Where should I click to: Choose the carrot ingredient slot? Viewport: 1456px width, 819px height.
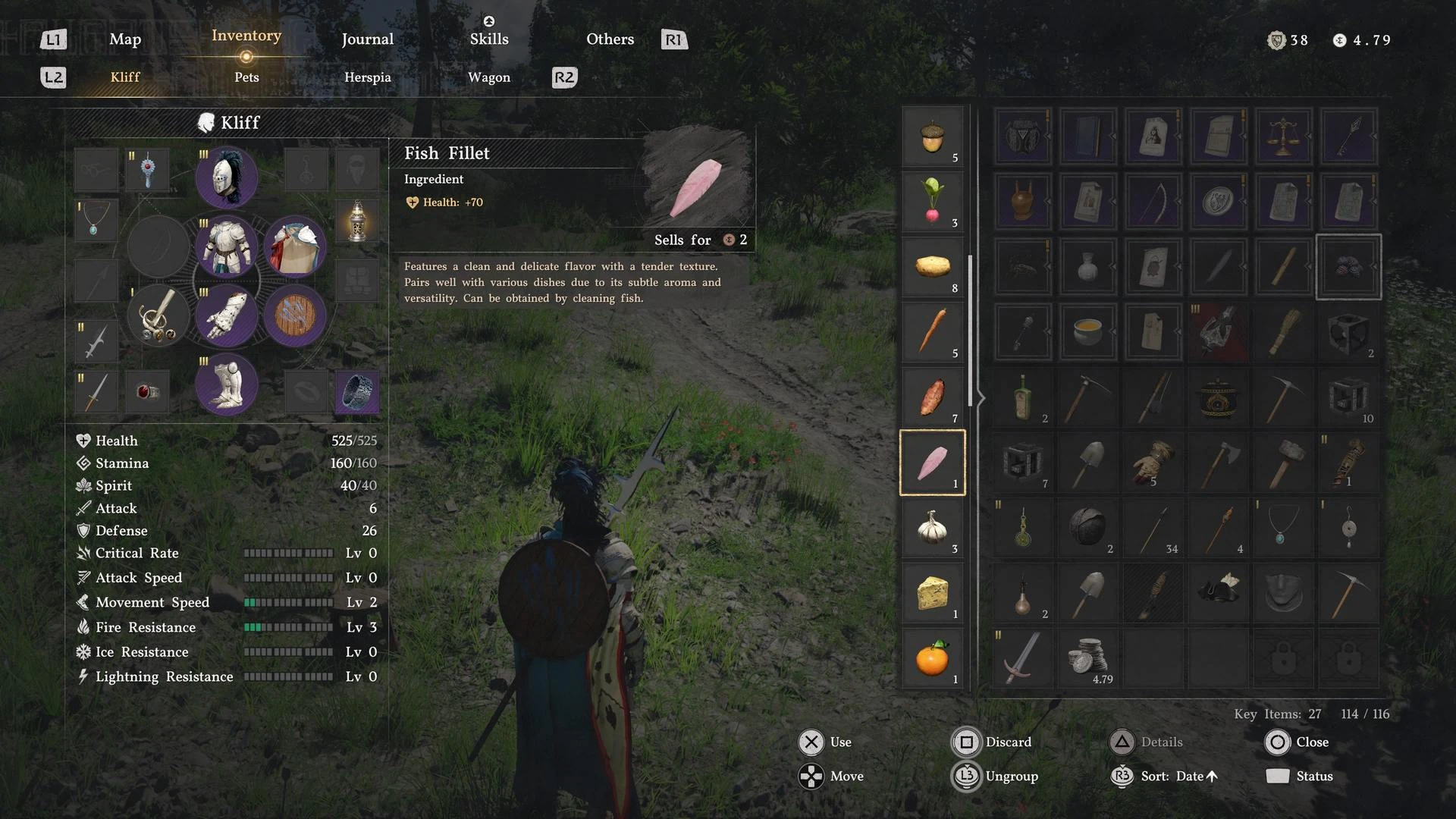932,332
